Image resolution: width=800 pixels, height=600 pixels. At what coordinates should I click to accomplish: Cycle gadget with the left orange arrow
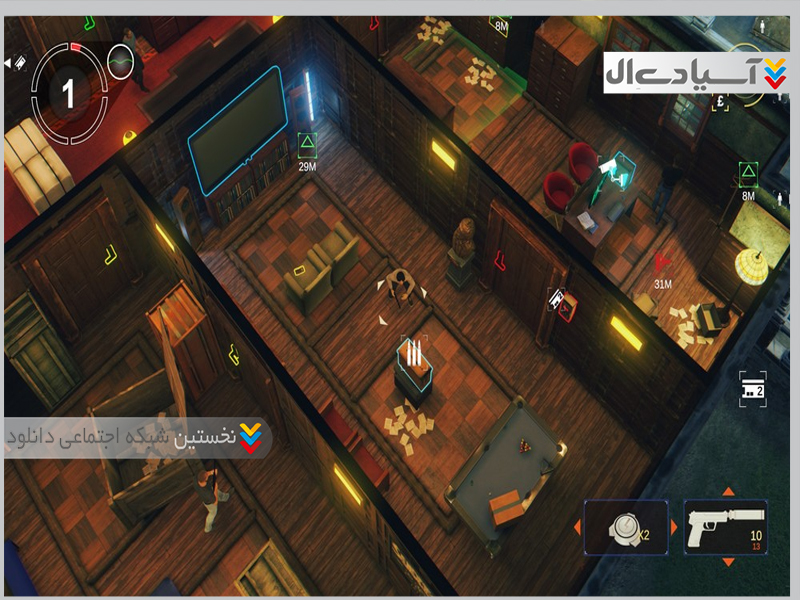577,527
